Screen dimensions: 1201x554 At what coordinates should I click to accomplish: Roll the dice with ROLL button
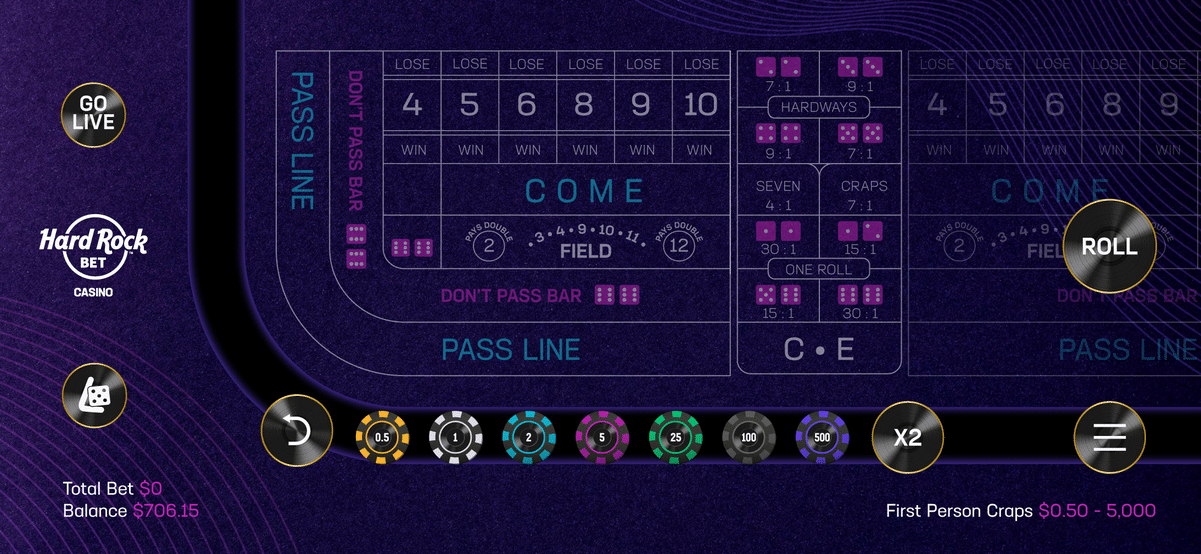click(x=1109, y=246)
